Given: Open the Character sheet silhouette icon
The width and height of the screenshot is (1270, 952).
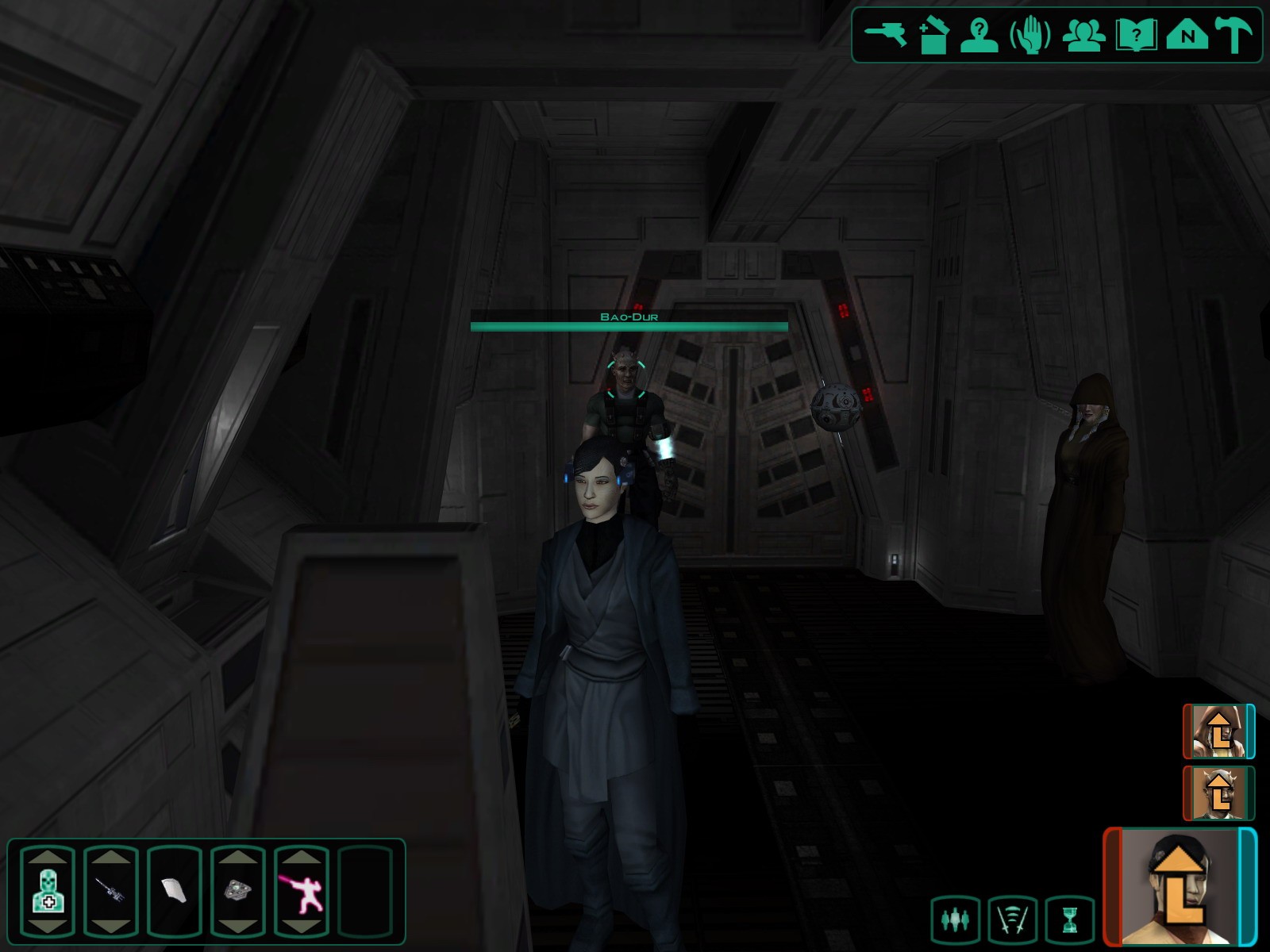Looking at the screenshot, I should 979,35.
